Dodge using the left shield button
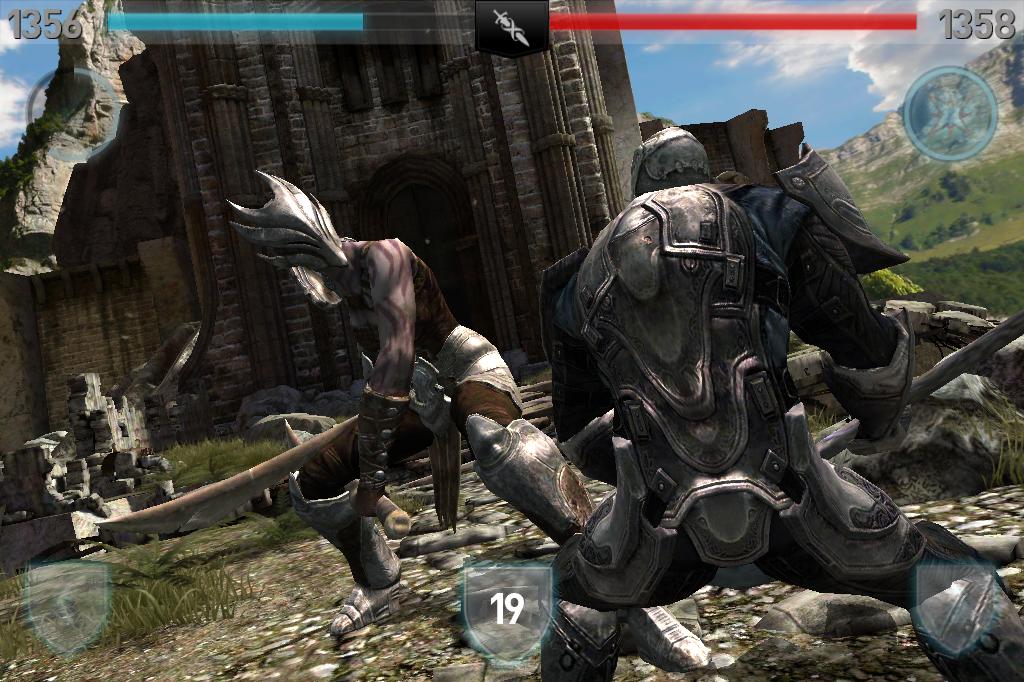 (67, 605)
